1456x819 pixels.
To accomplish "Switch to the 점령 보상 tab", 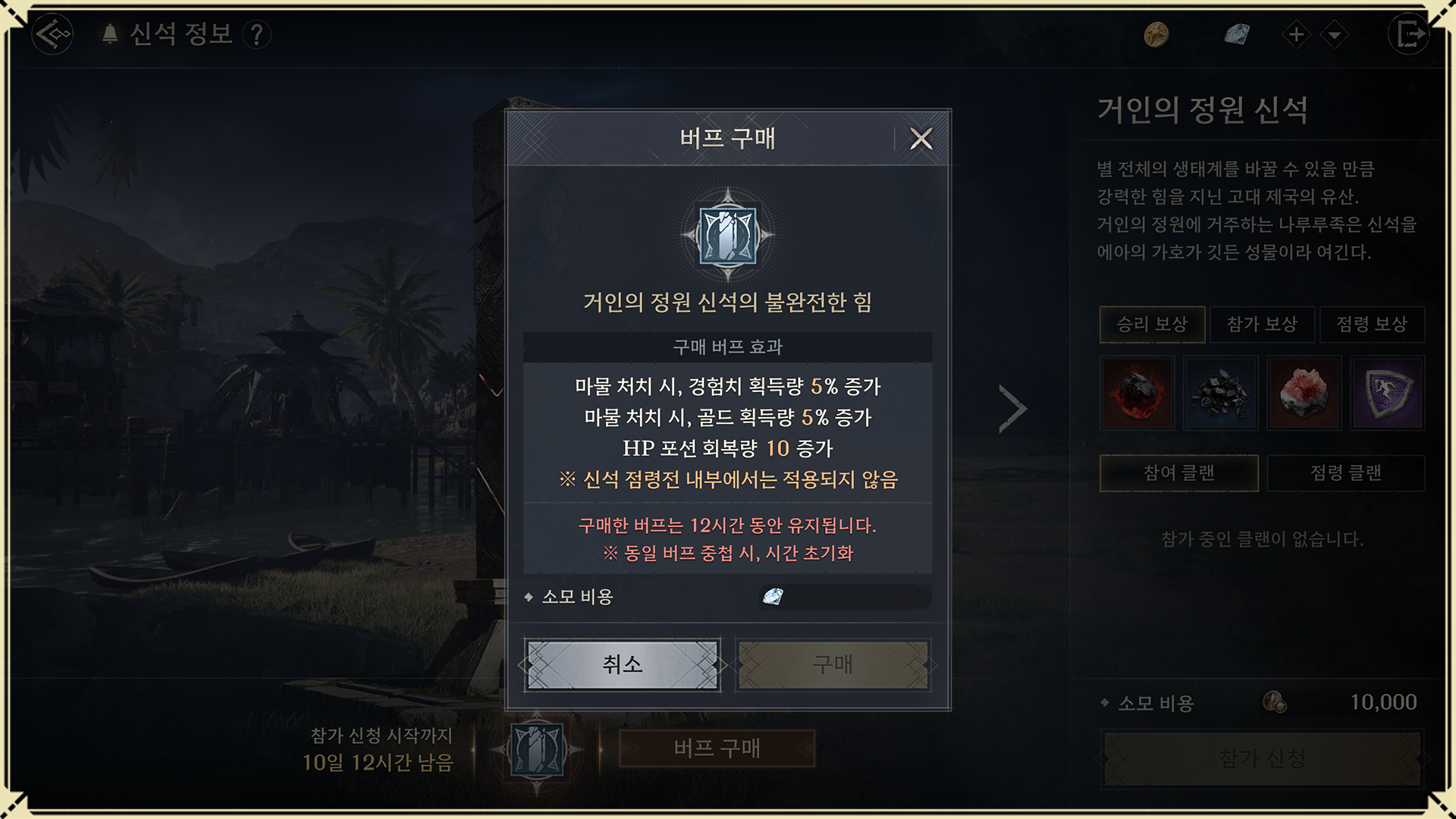I will click(x=1372, y=325).
